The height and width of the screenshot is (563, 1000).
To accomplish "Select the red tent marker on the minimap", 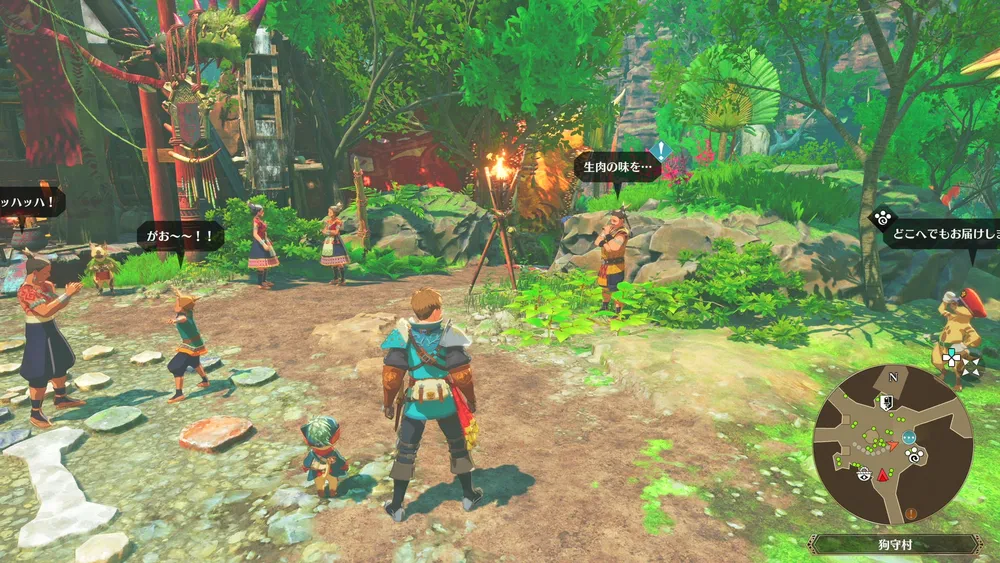I will pos(884,474).
